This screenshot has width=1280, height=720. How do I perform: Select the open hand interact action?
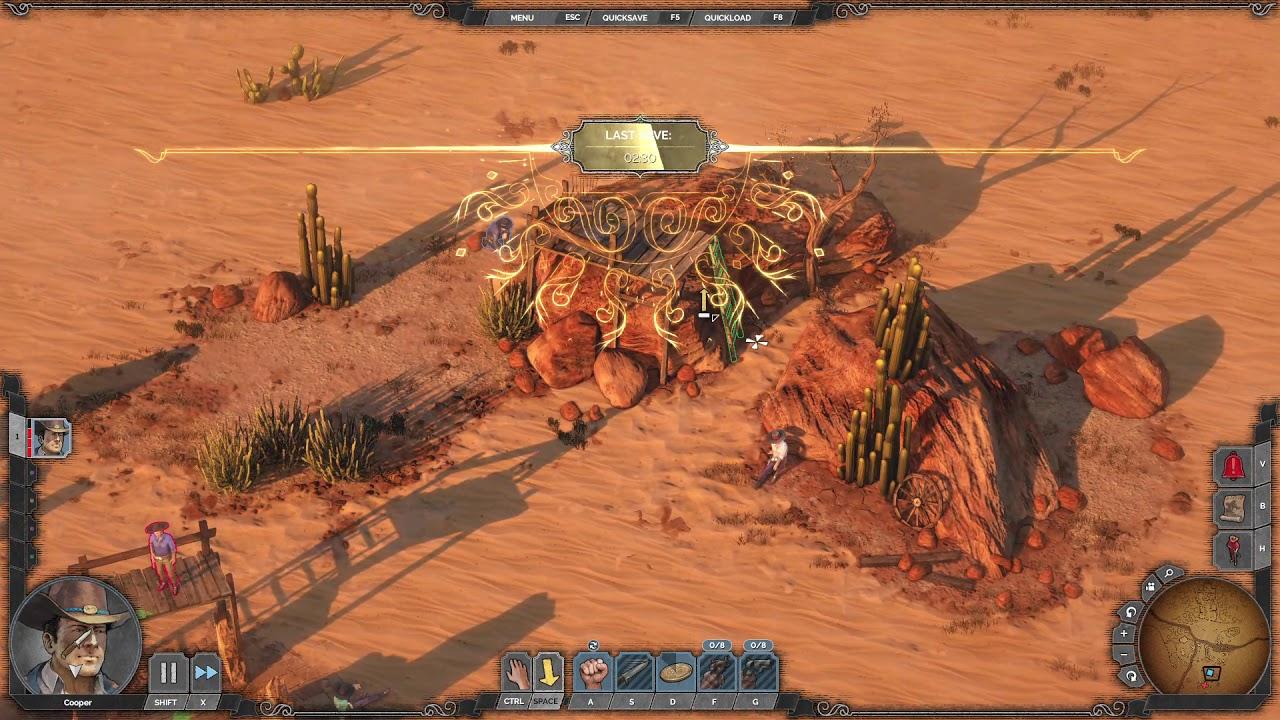click(516, 673)
